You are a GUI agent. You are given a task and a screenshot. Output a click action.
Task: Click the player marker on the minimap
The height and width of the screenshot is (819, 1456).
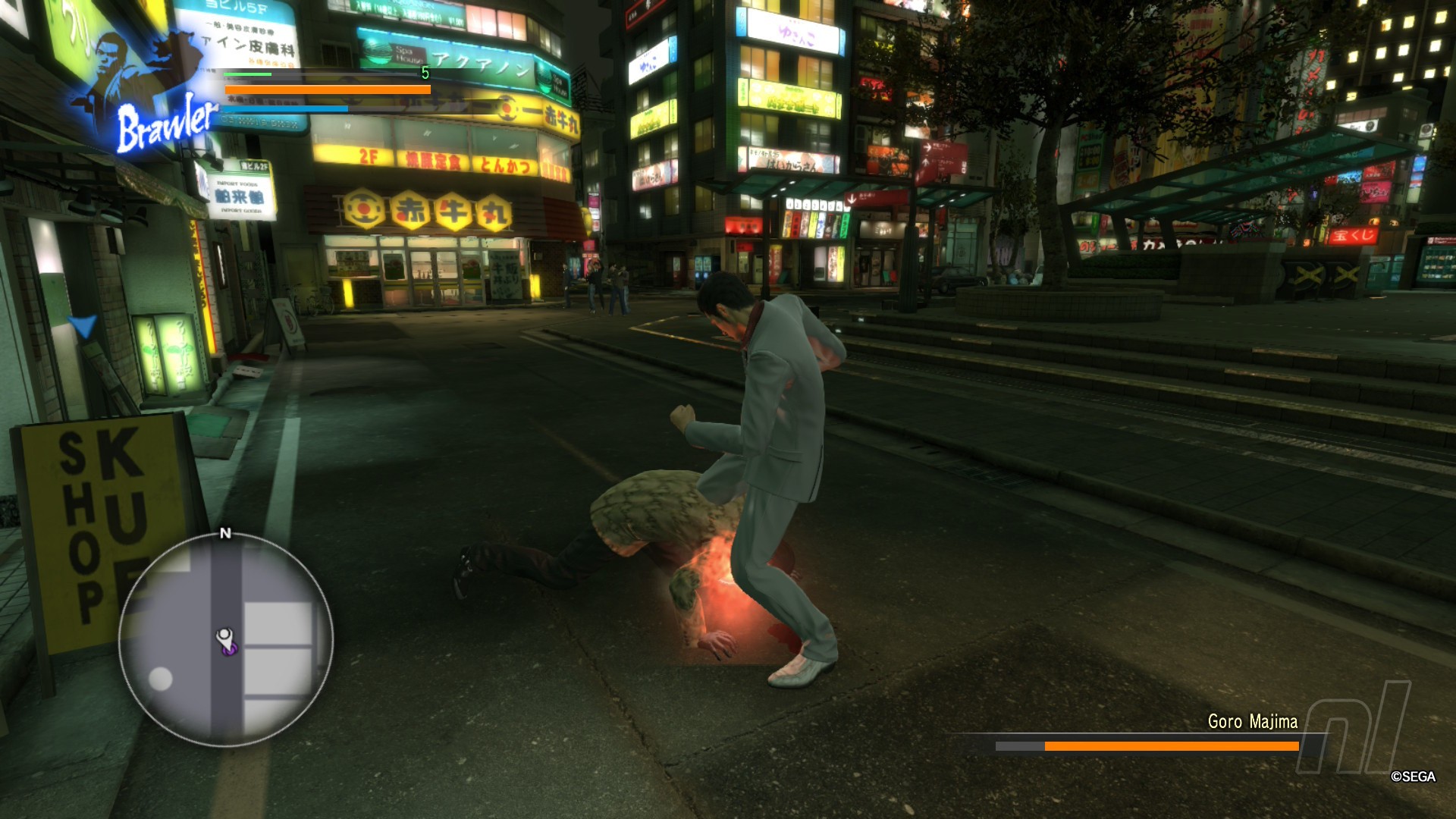(x=226, y=641)
